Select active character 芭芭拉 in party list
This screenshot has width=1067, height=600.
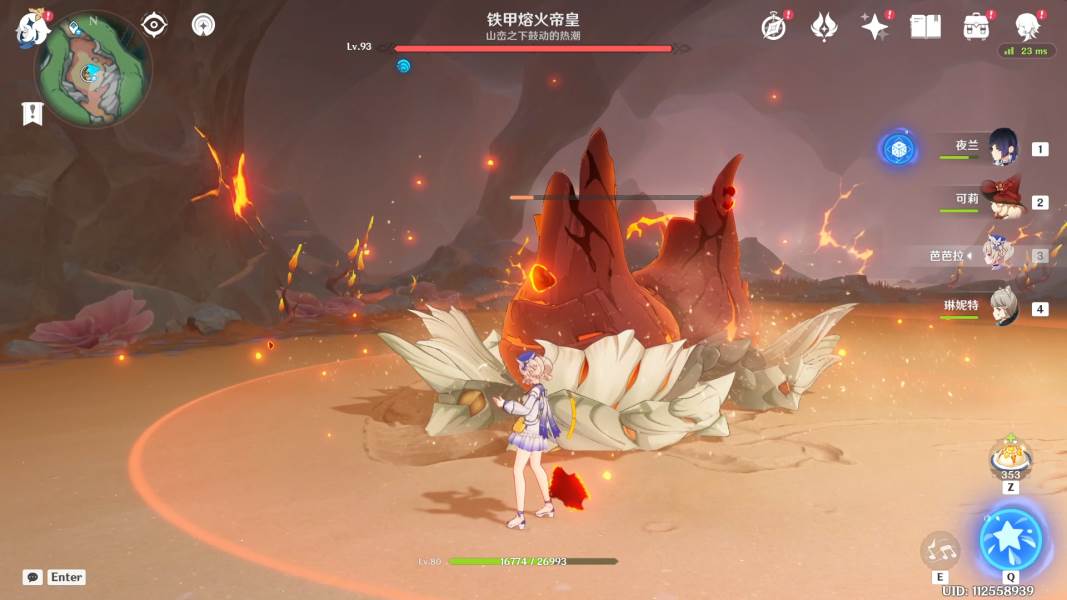tap(1000, 254)
